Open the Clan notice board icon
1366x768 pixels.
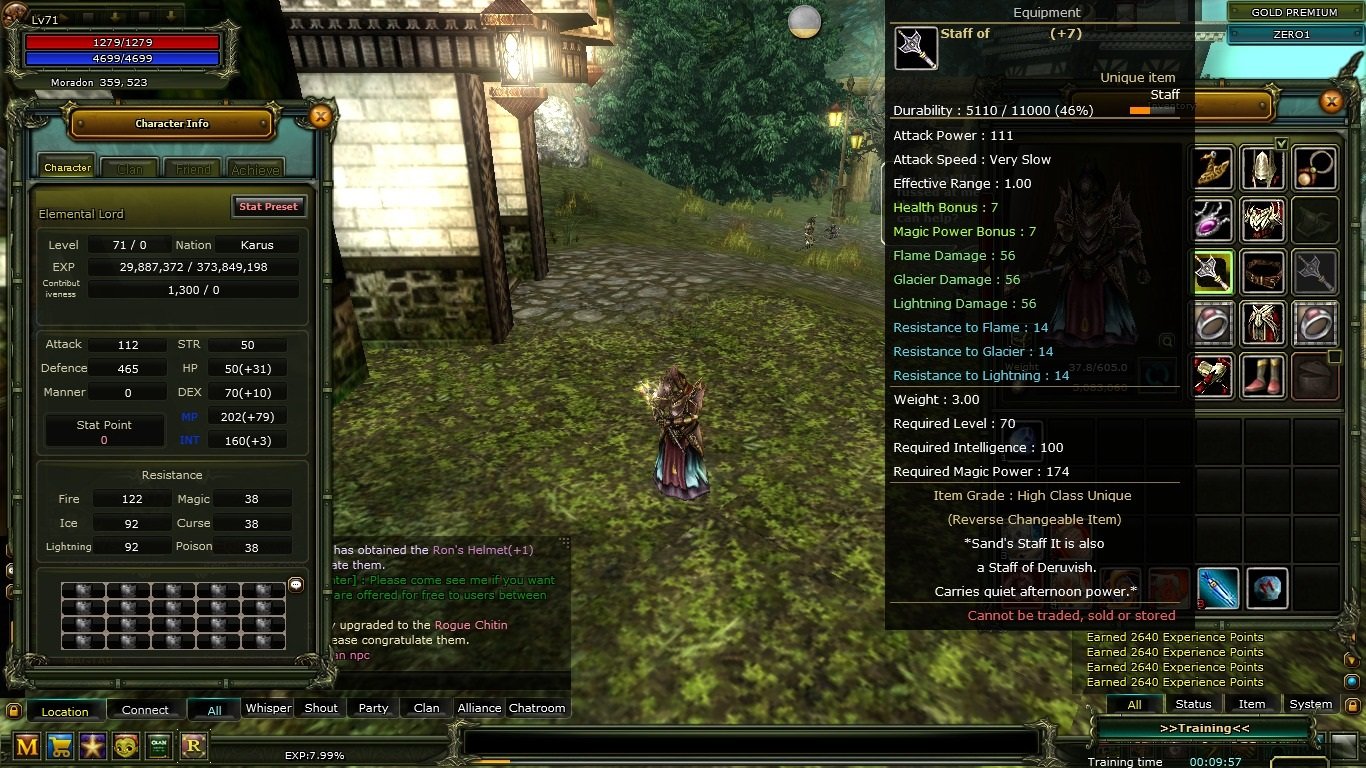(158, 746)
